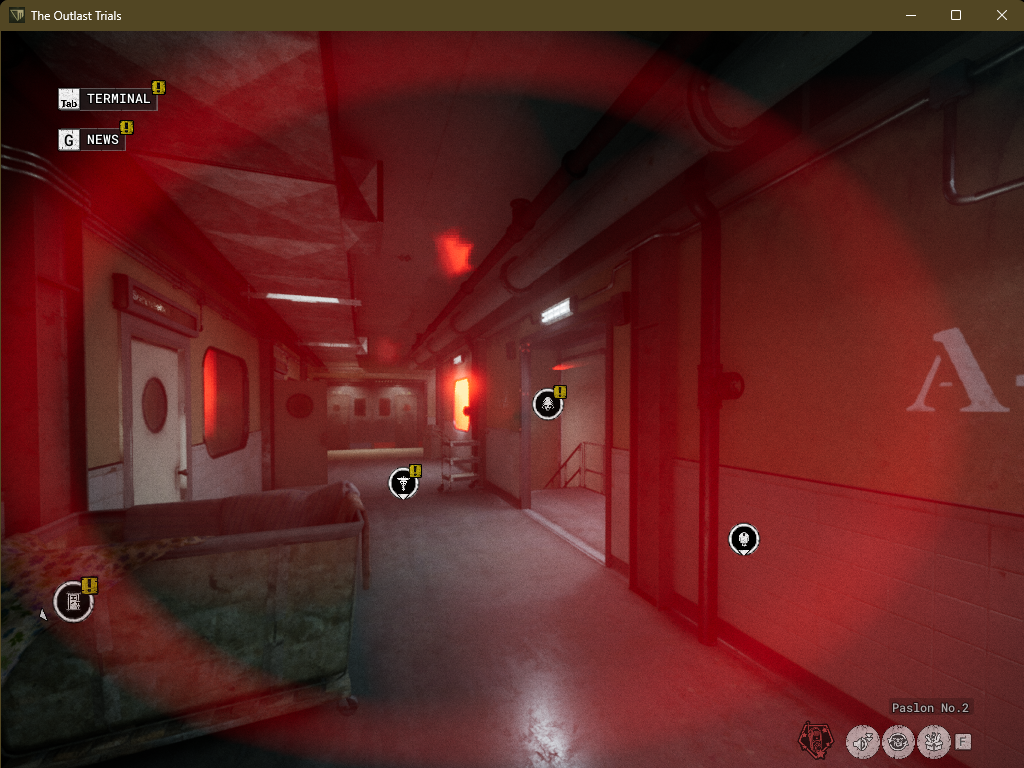Screen dimensions: 1024x768
Task: Choose the round face emote icon
Action: tap(898, 741)
